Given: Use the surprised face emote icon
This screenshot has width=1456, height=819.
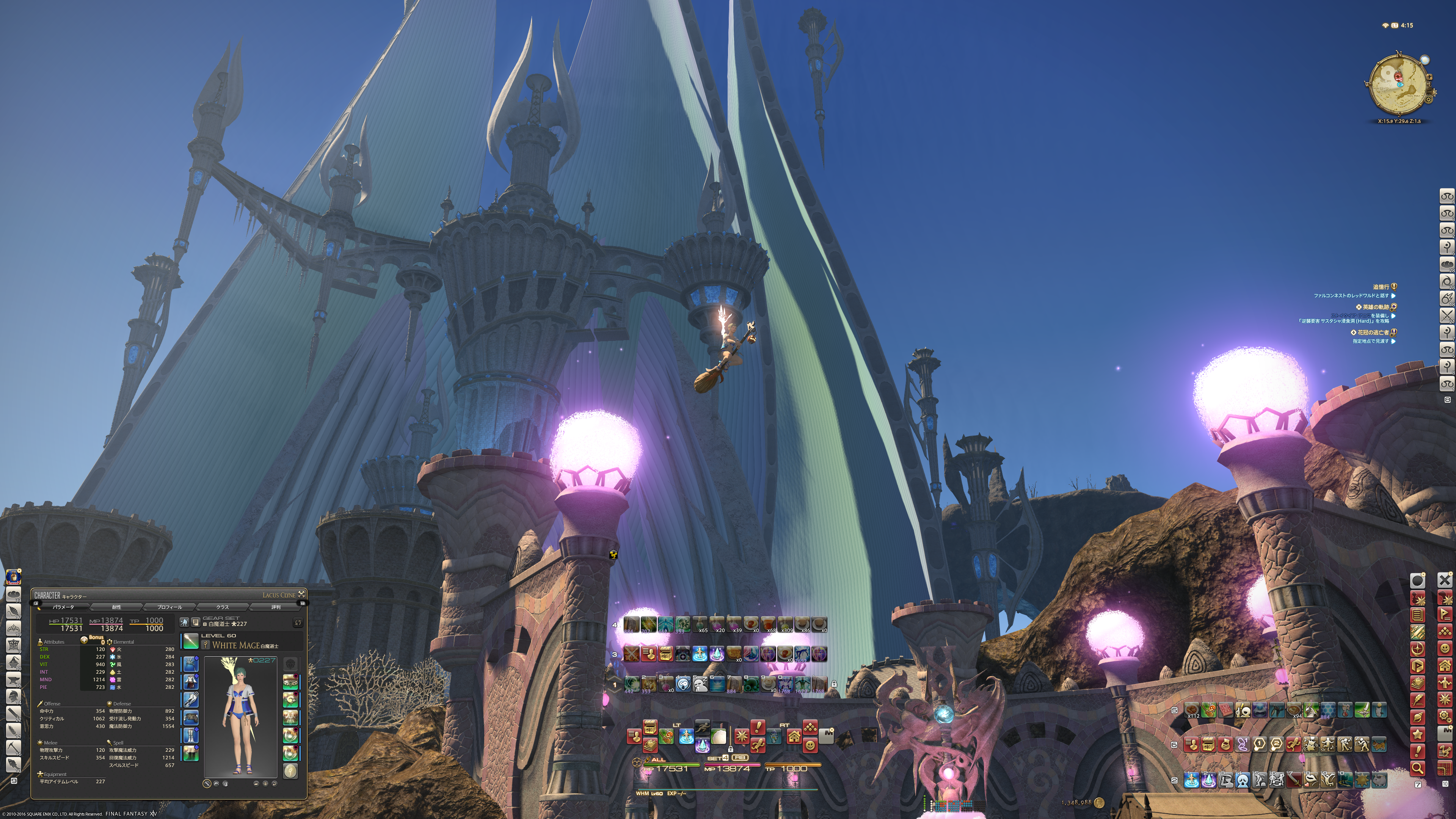Looking at the screenshot, I should click(683, 684).
